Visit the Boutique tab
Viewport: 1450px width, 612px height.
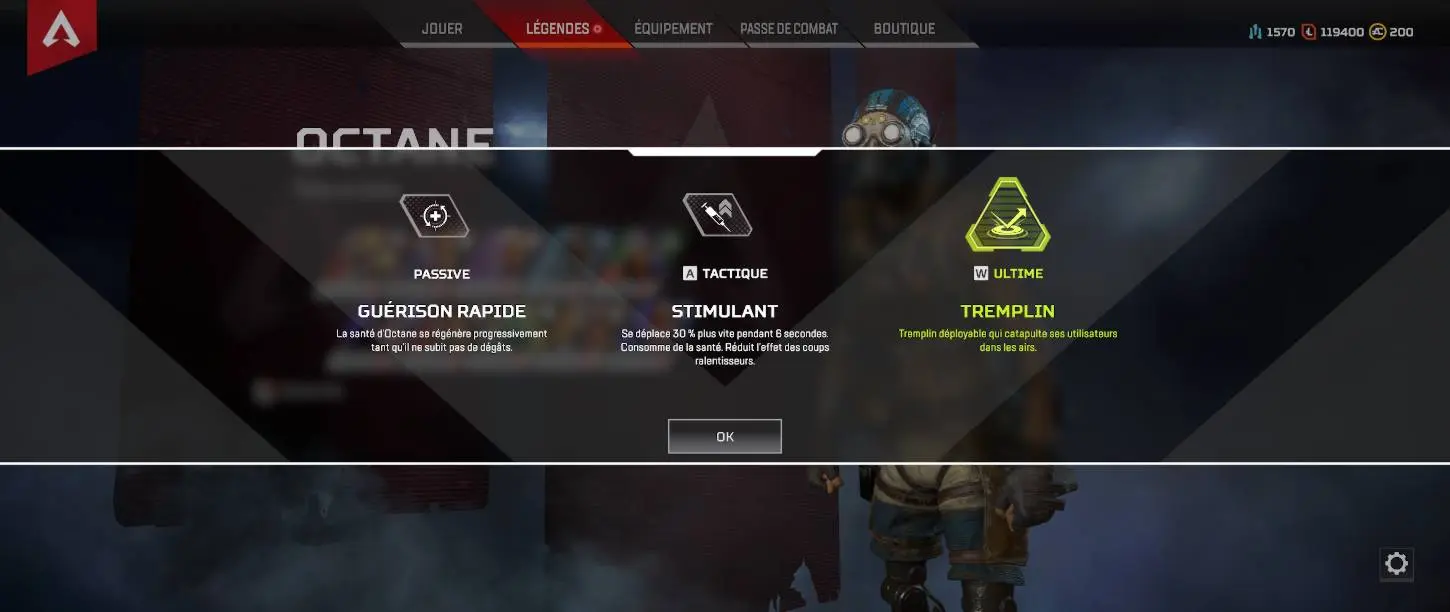pos(904,29)
